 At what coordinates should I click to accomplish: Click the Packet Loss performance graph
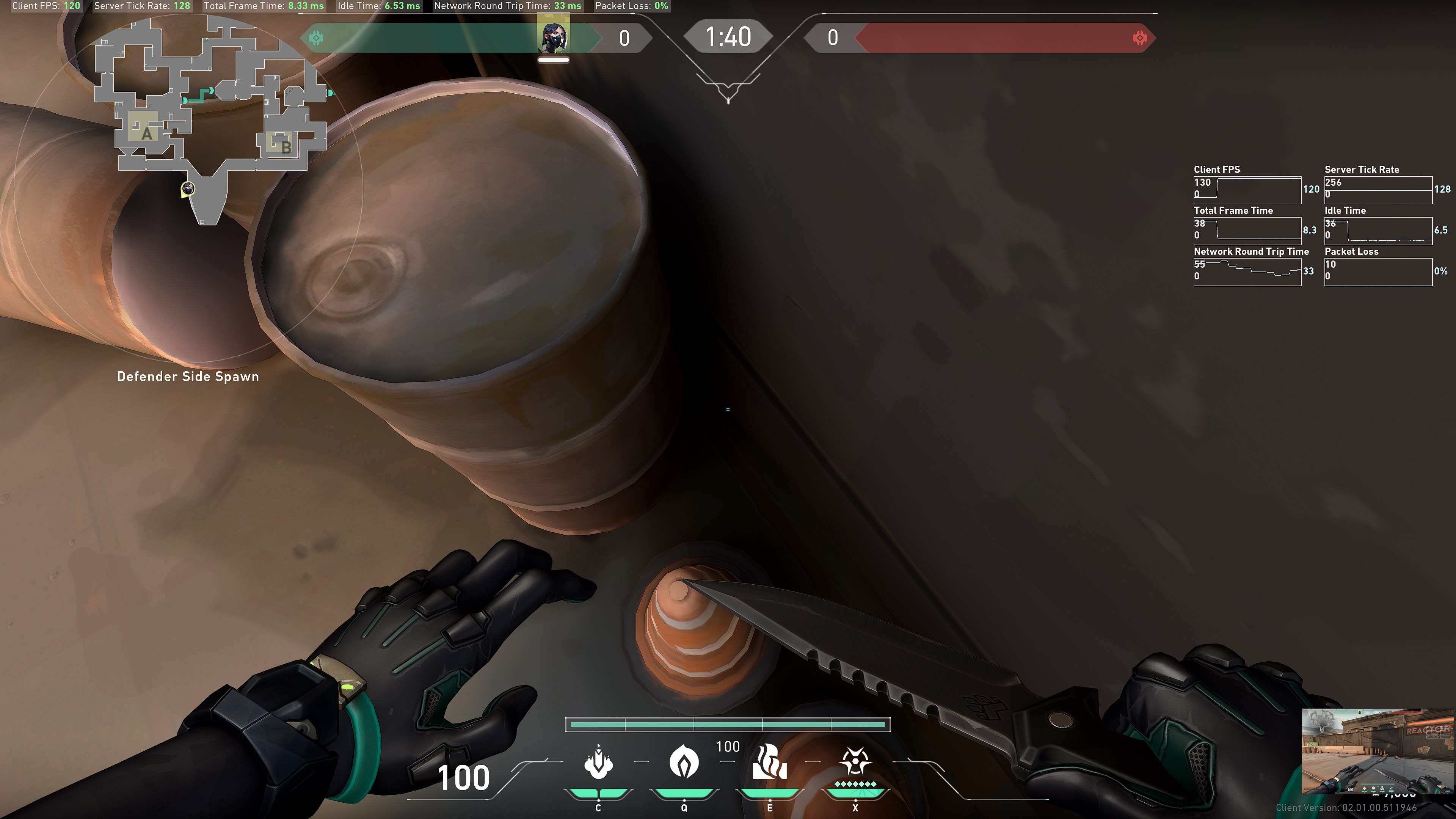pos(1378,272)
